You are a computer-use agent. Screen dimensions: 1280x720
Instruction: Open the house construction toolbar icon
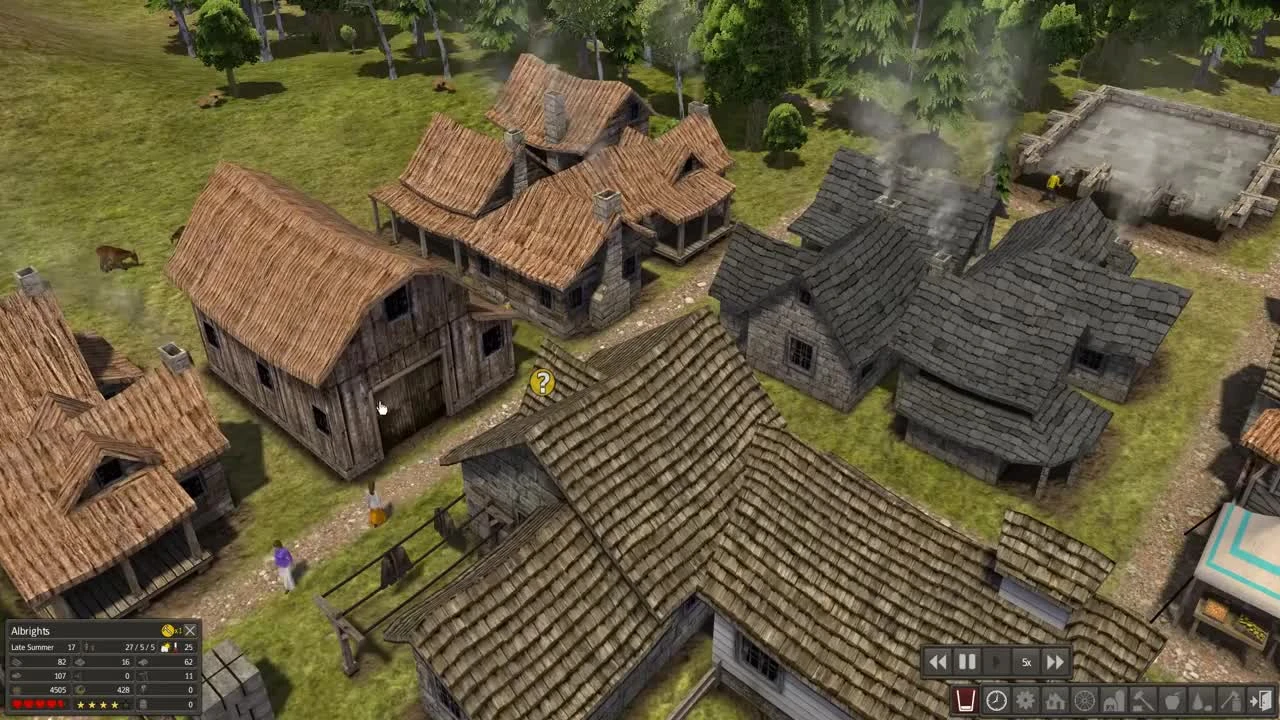(1053, 701)
